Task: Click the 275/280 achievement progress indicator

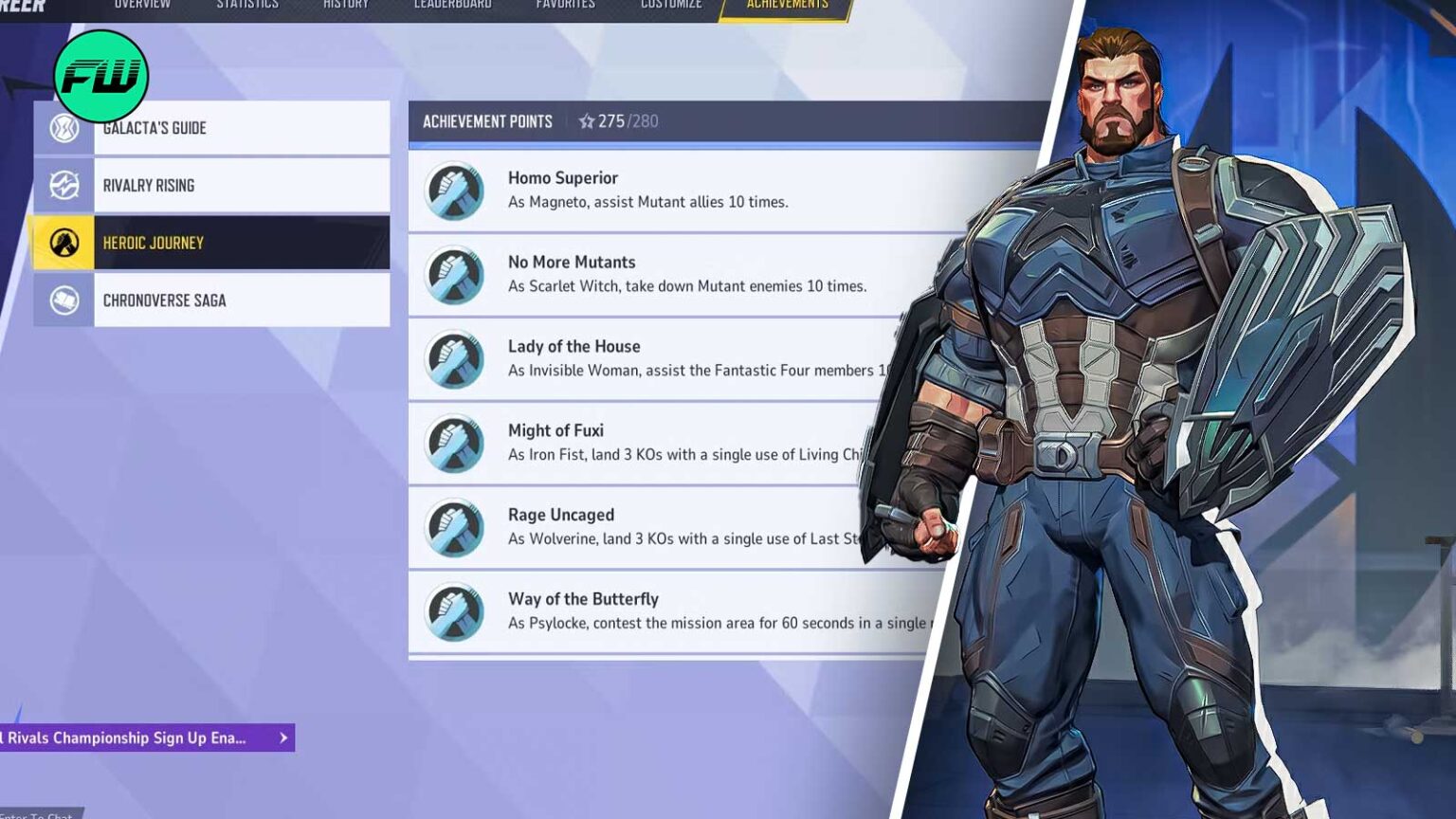Action: [x=628, y=121]
